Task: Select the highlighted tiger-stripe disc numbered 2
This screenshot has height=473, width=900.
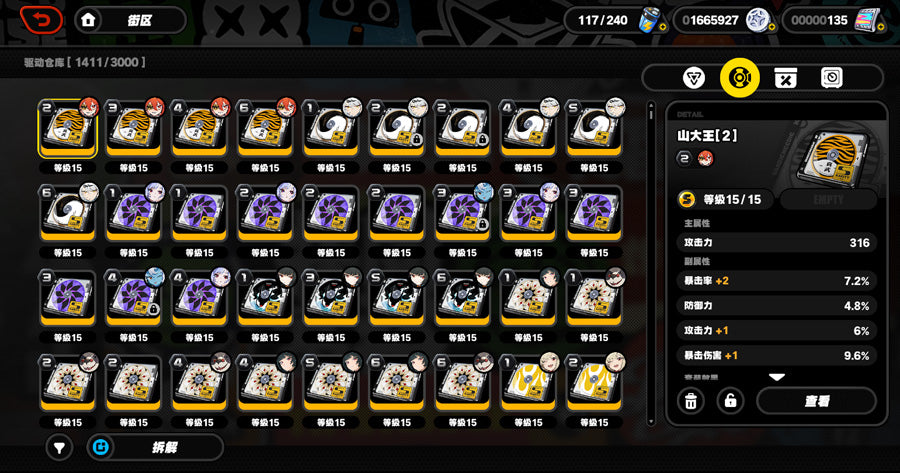Action: (68, 129)
